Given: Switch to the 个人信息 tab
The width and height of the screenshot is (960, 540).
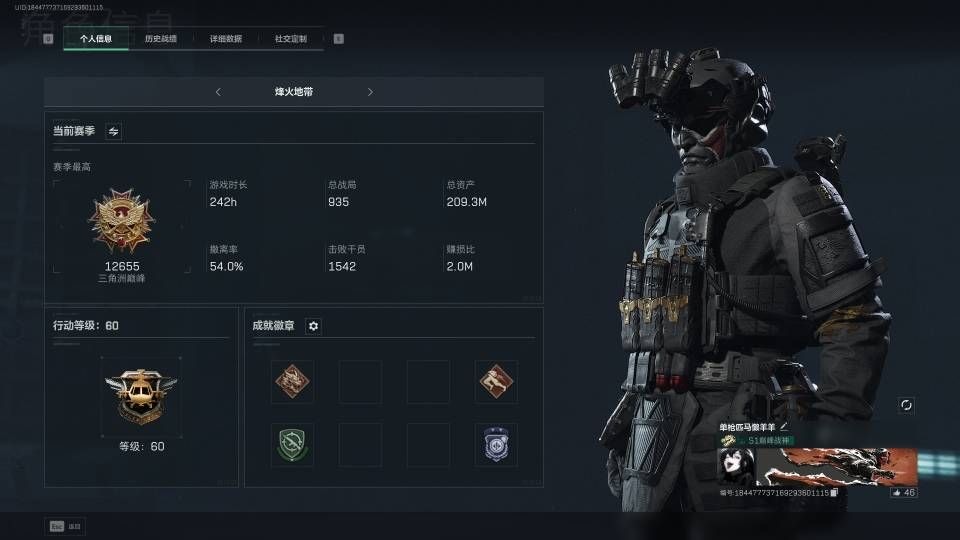Looking at the screenshot, I should tap(95, 39).
